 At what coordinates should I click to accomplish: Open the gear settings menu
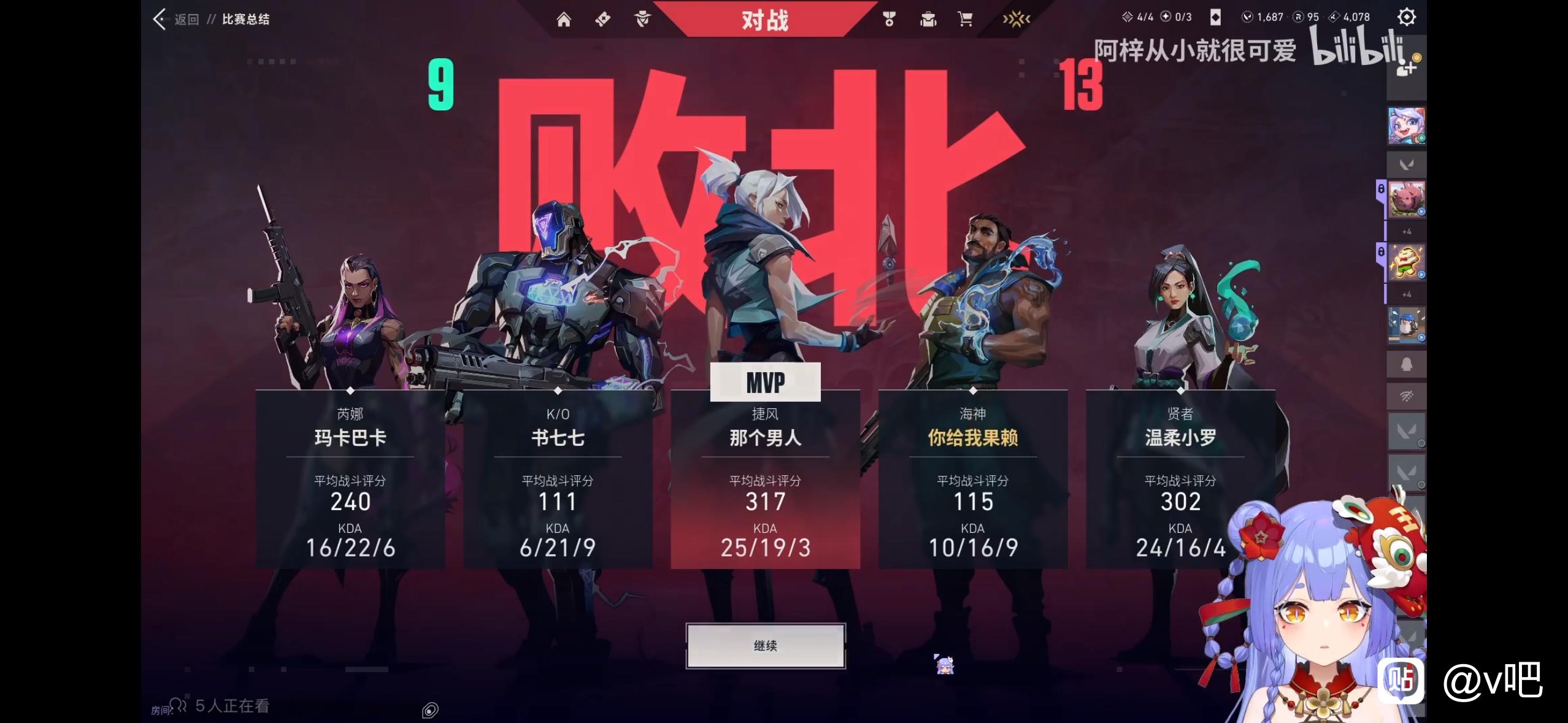1406,17
